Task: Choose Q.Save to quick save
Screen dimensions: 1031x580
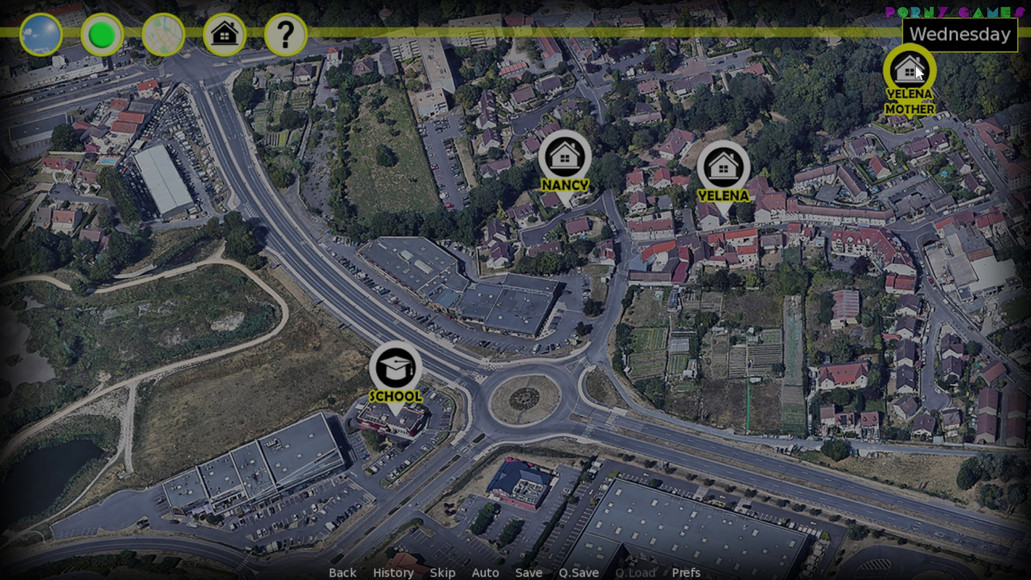Action: [x=579, y=573]
